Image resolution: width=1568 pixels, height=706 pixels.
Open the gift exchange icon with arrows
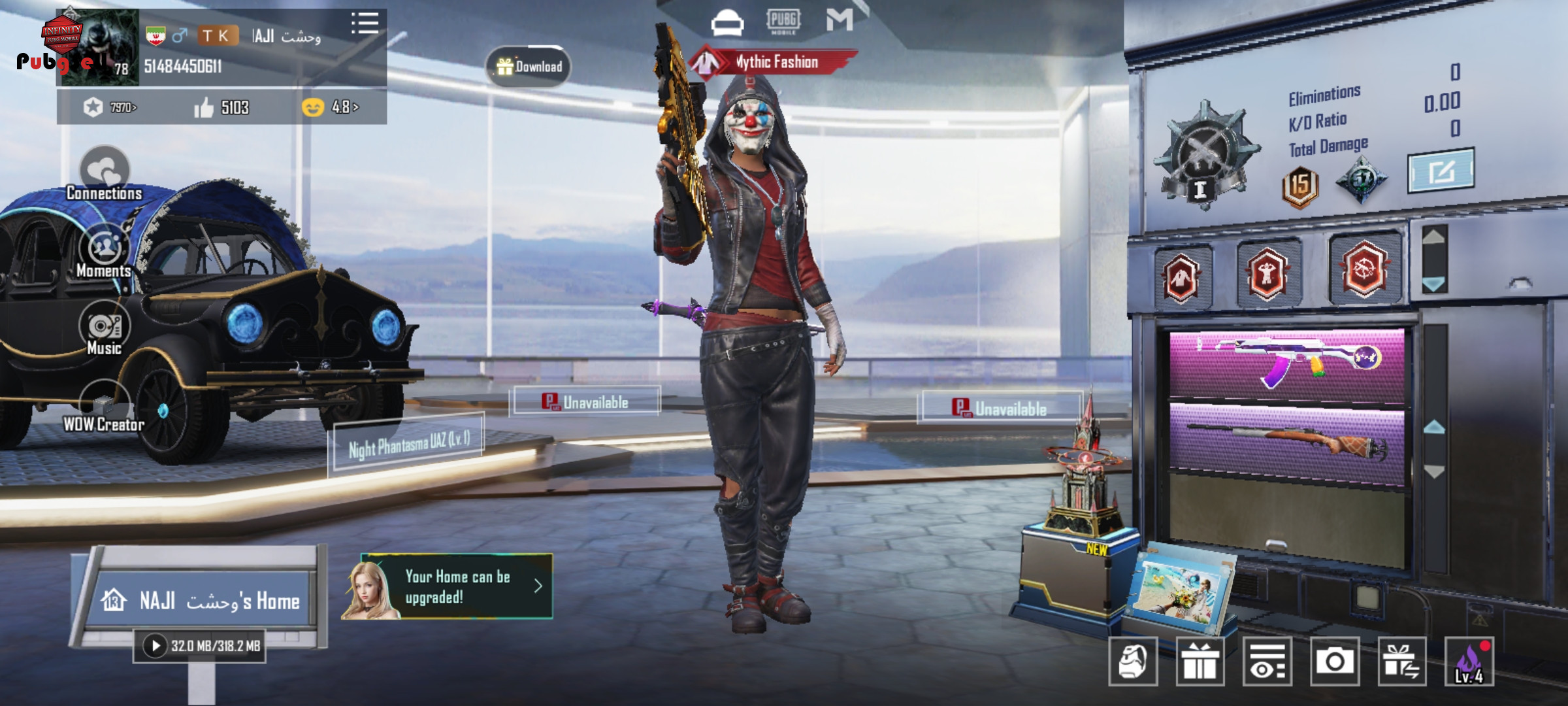[x=1401, y=662]
